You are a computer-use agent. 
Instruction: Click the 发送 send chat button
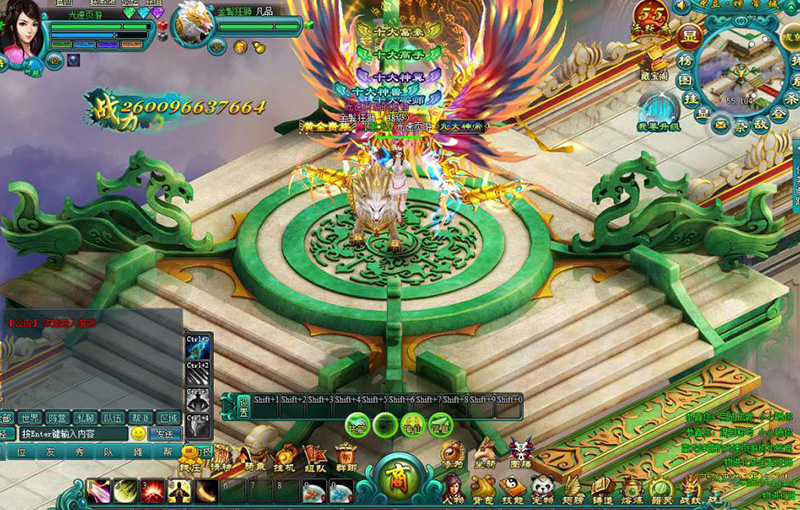tap(165, 434)
